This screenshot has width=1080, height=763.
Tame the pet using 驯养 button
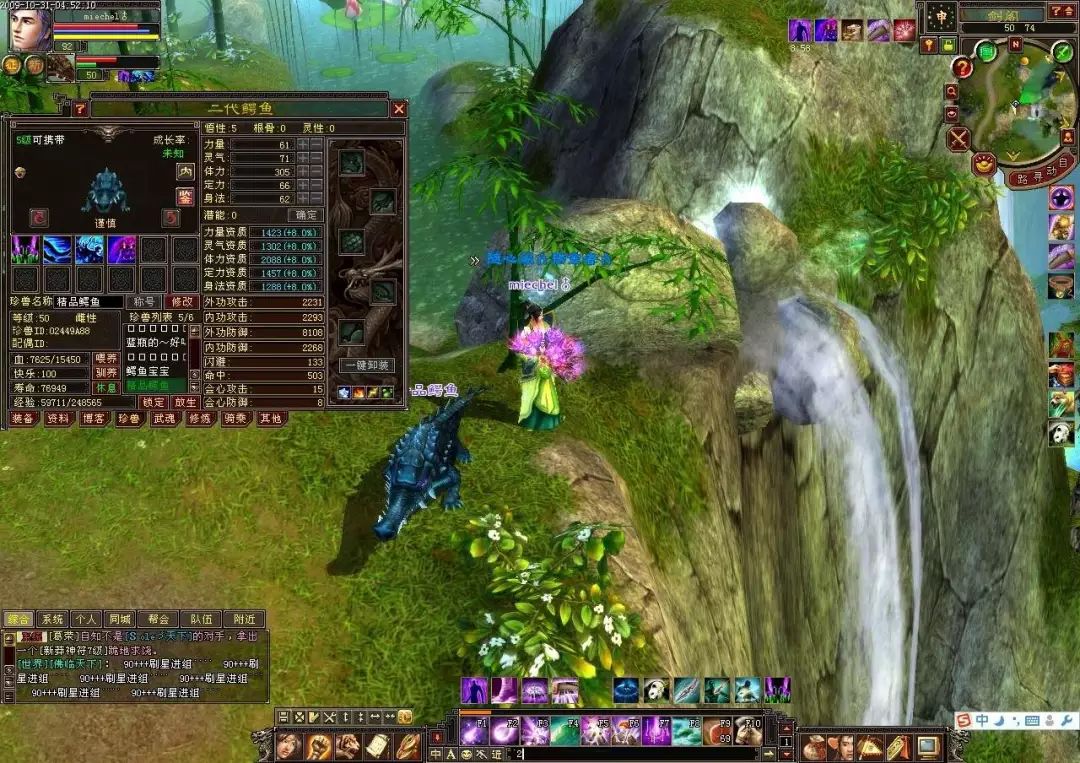[x=106, y=372]
